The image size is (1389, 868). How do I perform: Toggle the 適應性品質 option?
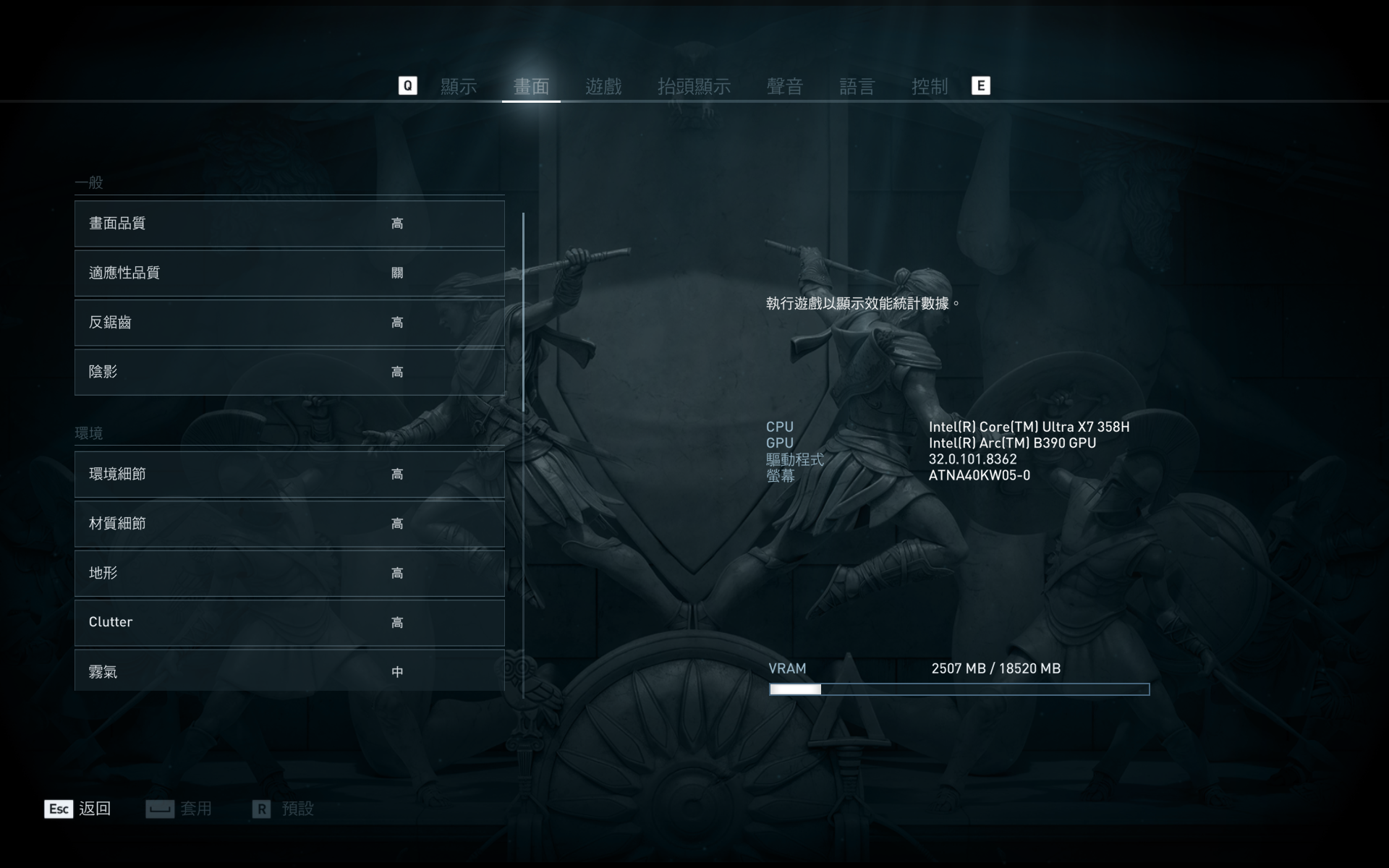coord(289,273)
